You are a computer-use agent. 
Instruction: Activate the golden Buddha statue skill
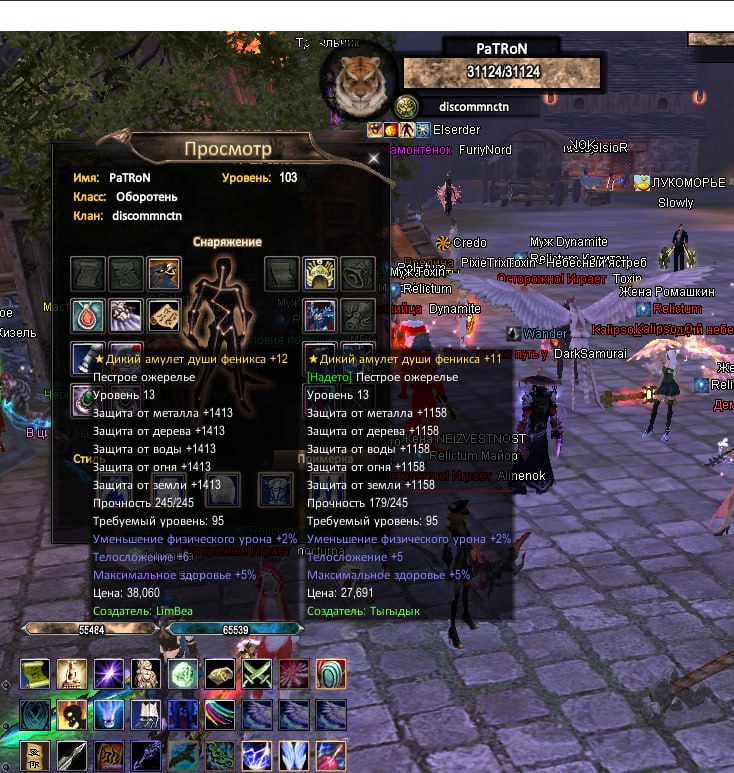tap(72, 673)
